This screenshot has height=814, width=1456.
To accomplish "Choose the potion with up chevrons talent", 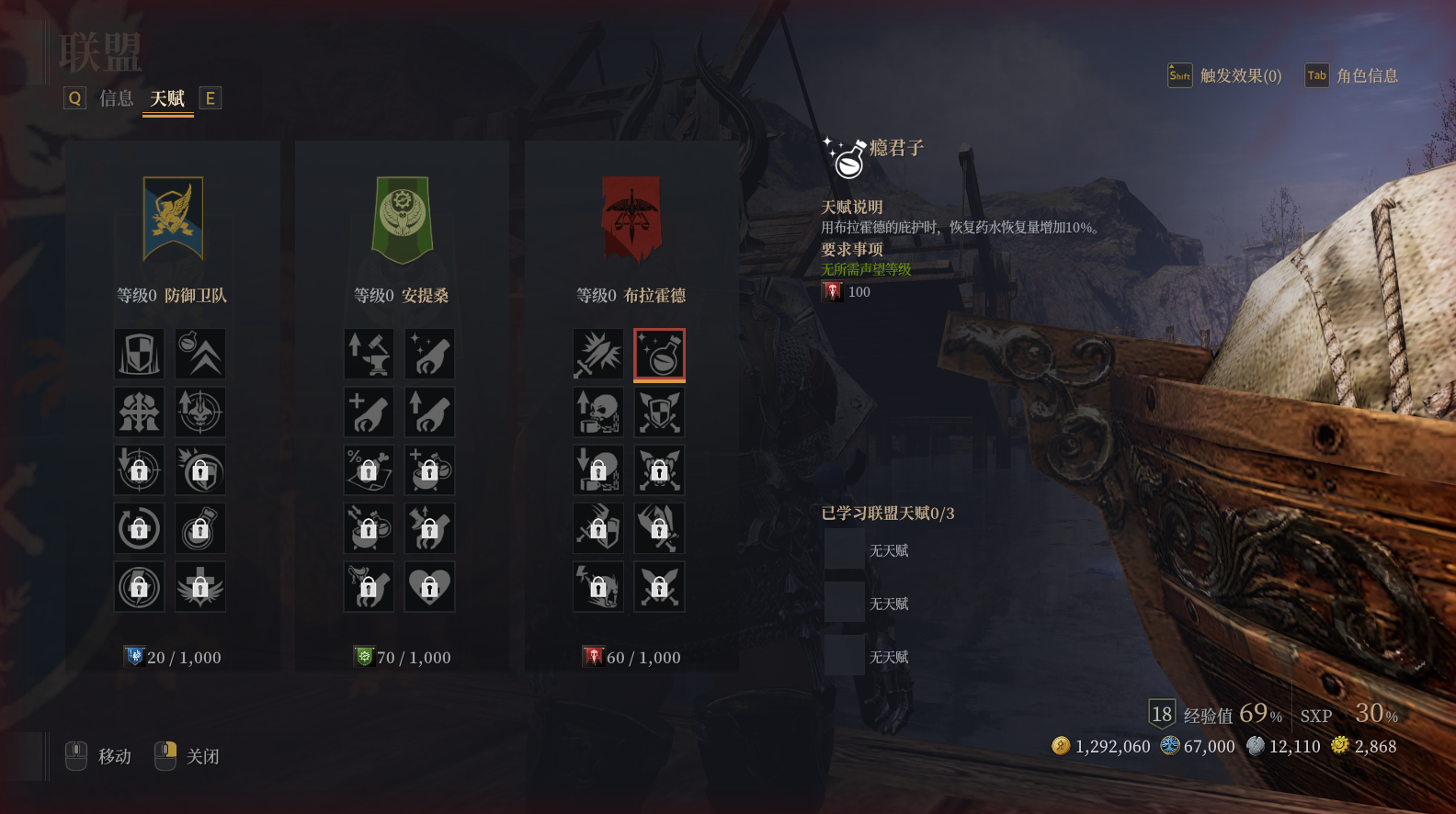I will pos(200,354).
